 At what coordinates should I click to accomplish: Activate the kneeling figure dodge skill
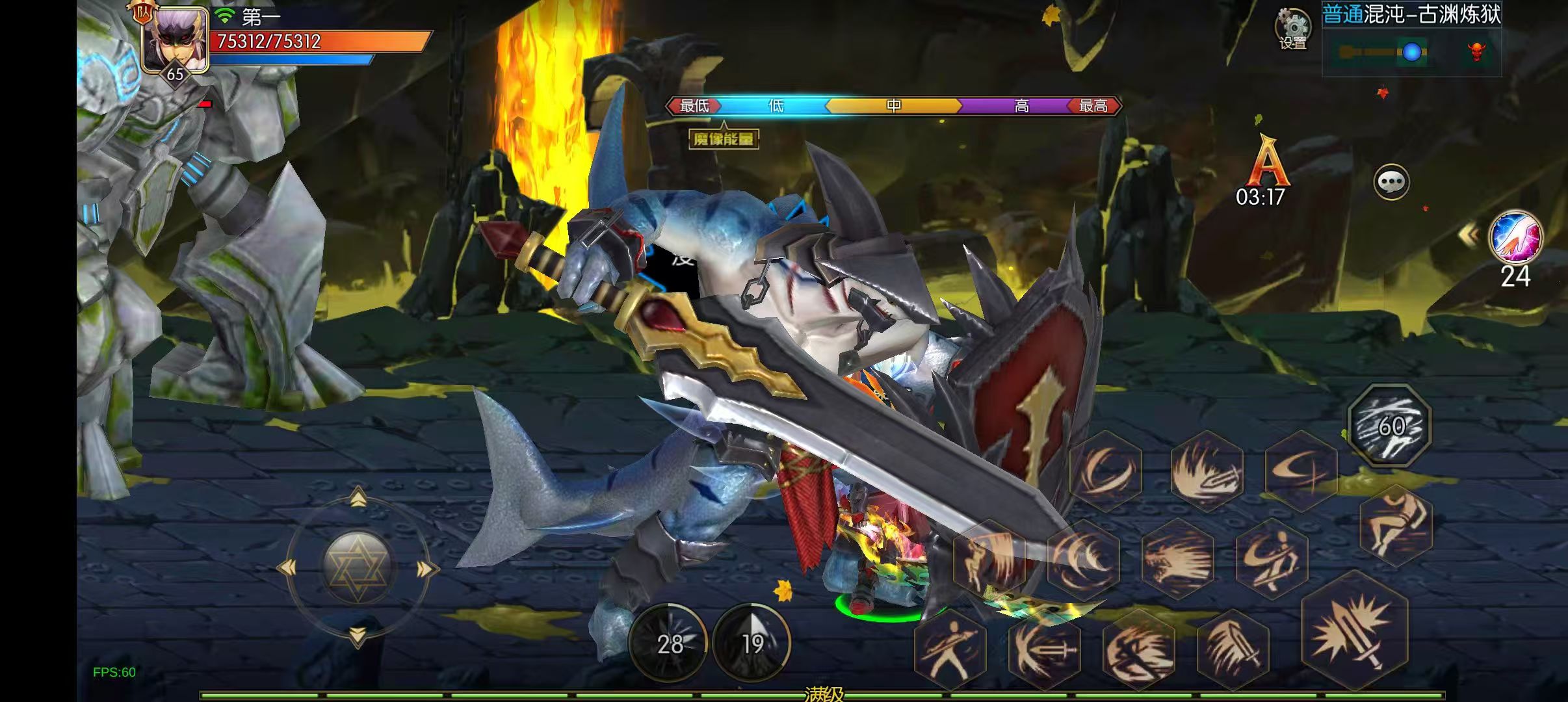coord(1396,526)
